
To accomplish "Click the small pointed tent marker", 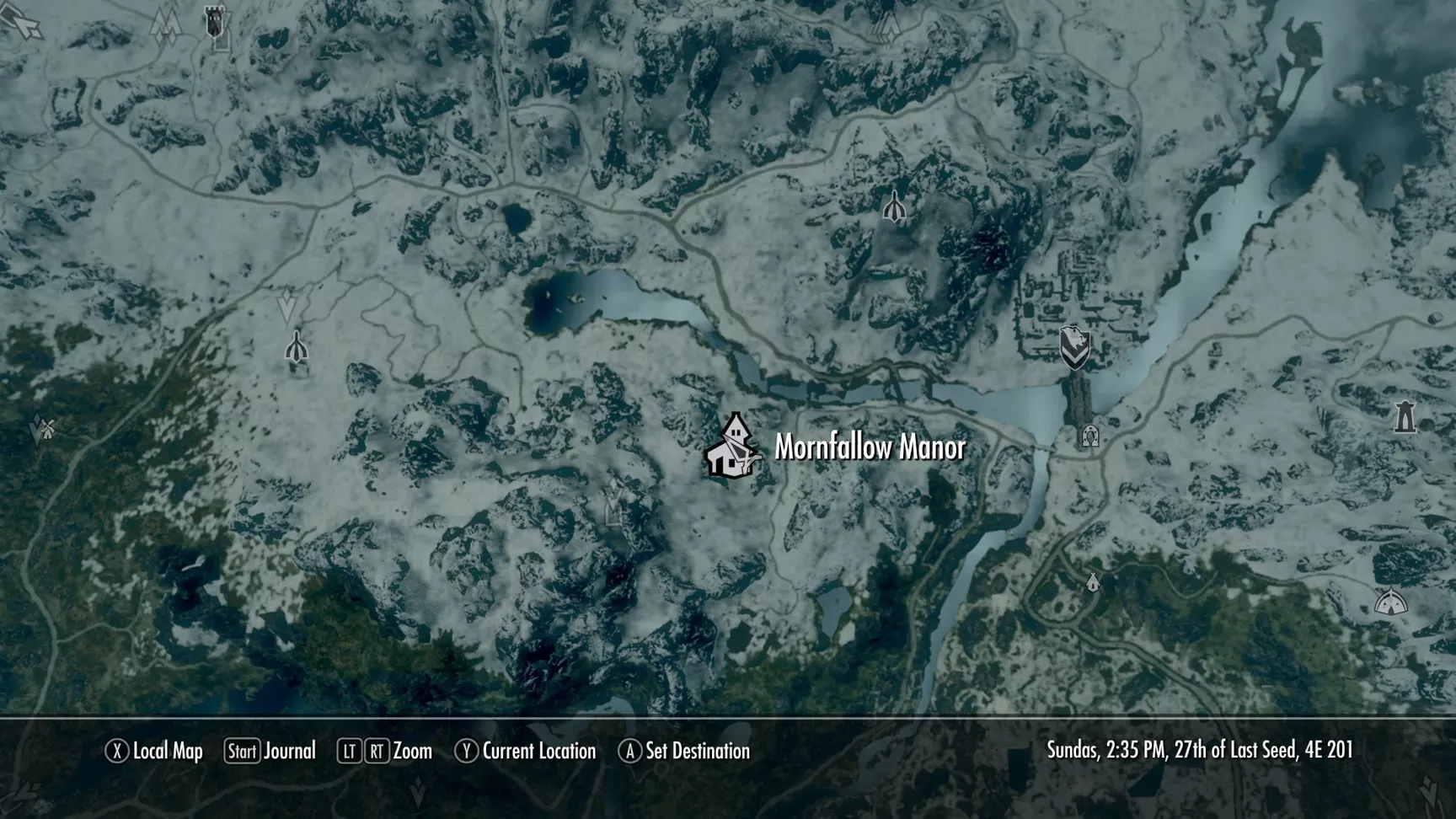I will pyautogui.click(x=1093, y=581).
